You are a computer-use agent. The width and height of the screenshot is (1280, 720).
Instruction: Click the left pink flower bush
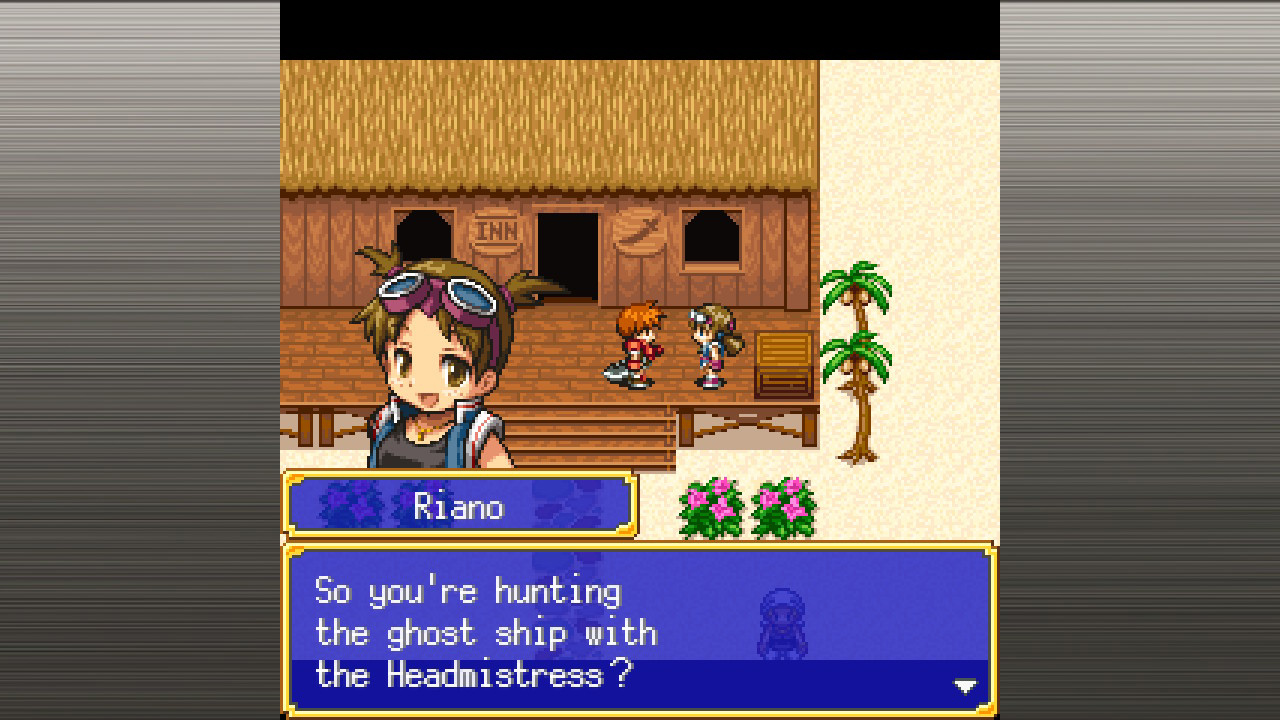coord(712,510)
